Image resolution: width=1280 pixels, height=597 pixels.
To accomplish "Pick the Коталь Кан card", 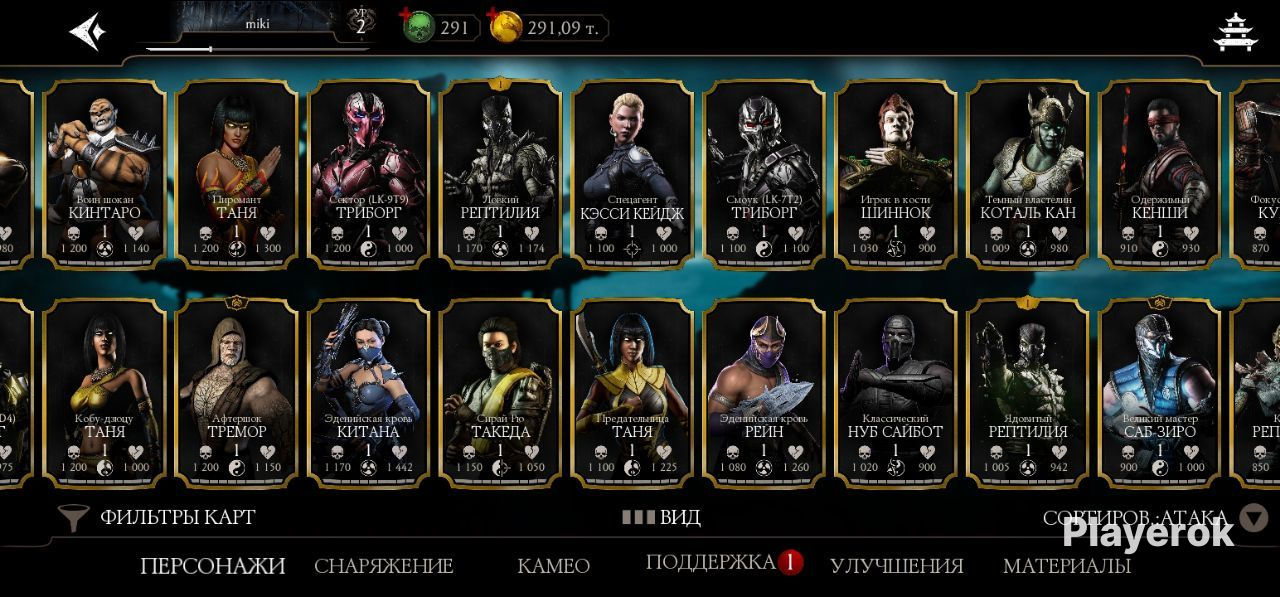I will 1028,174.
